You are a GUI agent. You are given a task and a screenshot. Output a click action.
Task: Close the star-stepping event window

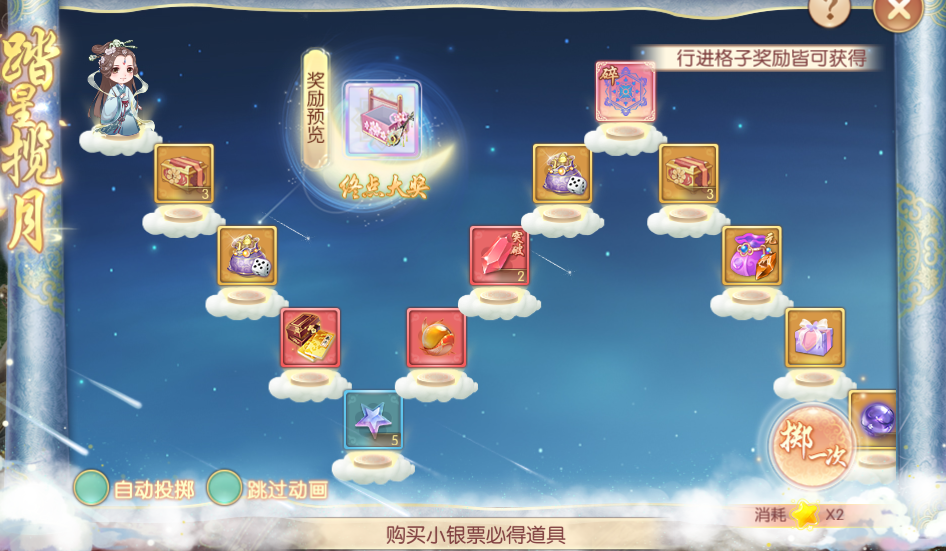point(897,10)
